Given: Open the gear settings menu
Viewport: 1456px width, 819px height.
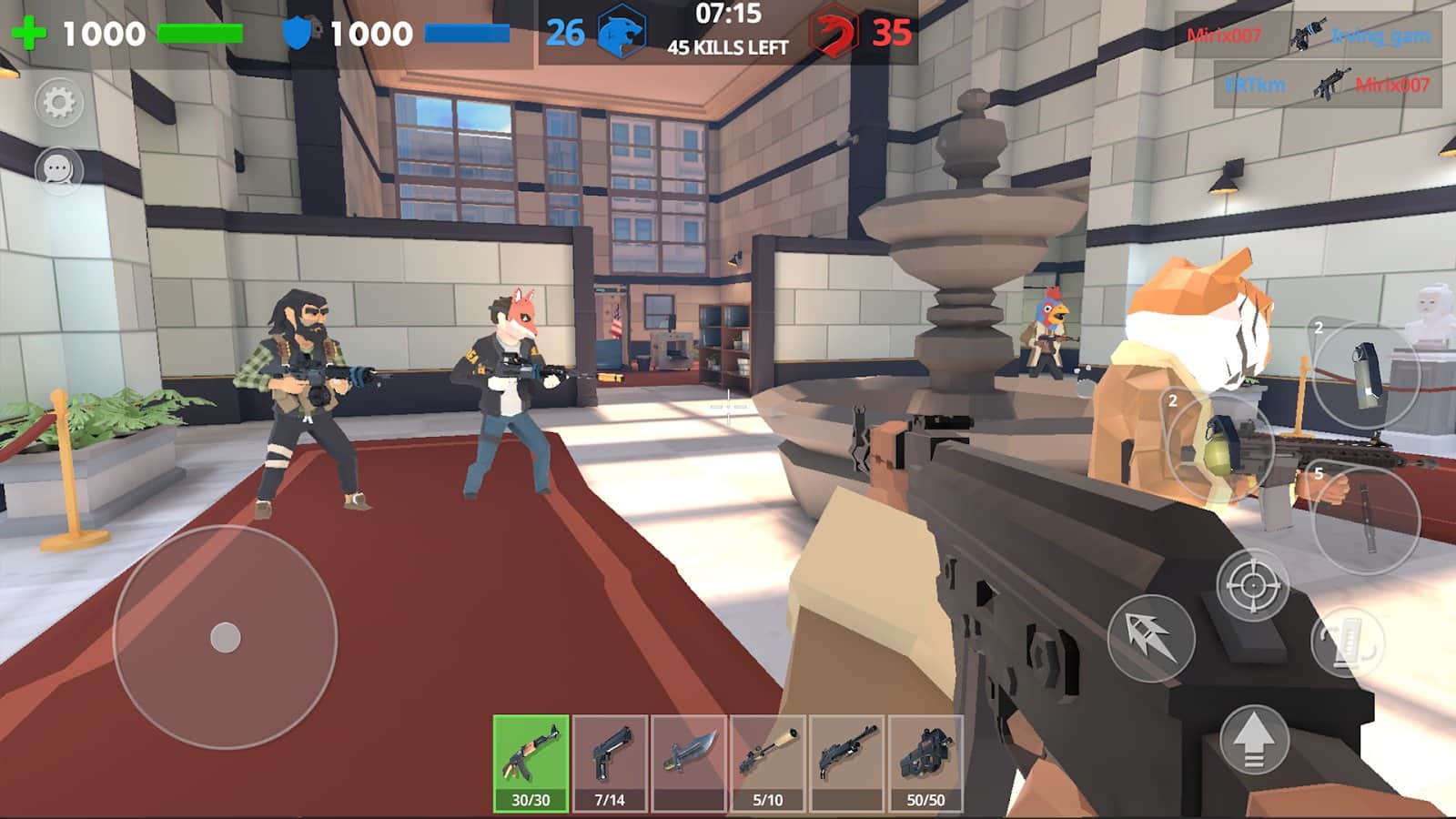Looking at the screenshot, I should tap(59, 102).
